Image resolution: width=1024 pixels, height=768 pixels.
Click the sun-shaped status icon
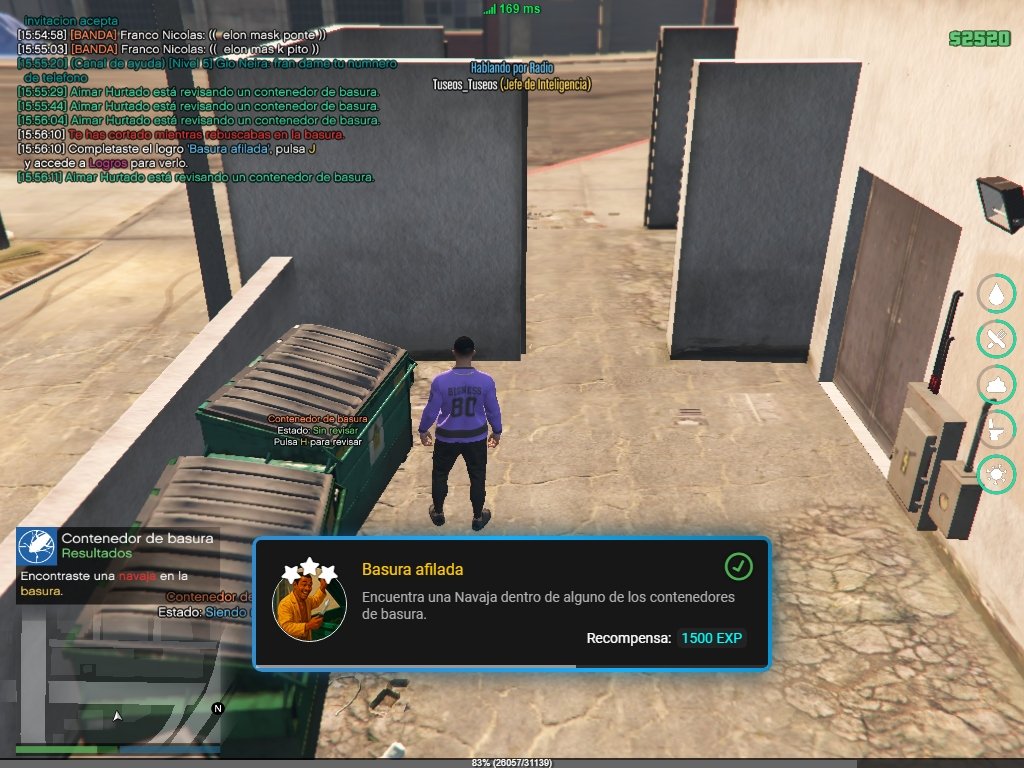tap(996, 474)
